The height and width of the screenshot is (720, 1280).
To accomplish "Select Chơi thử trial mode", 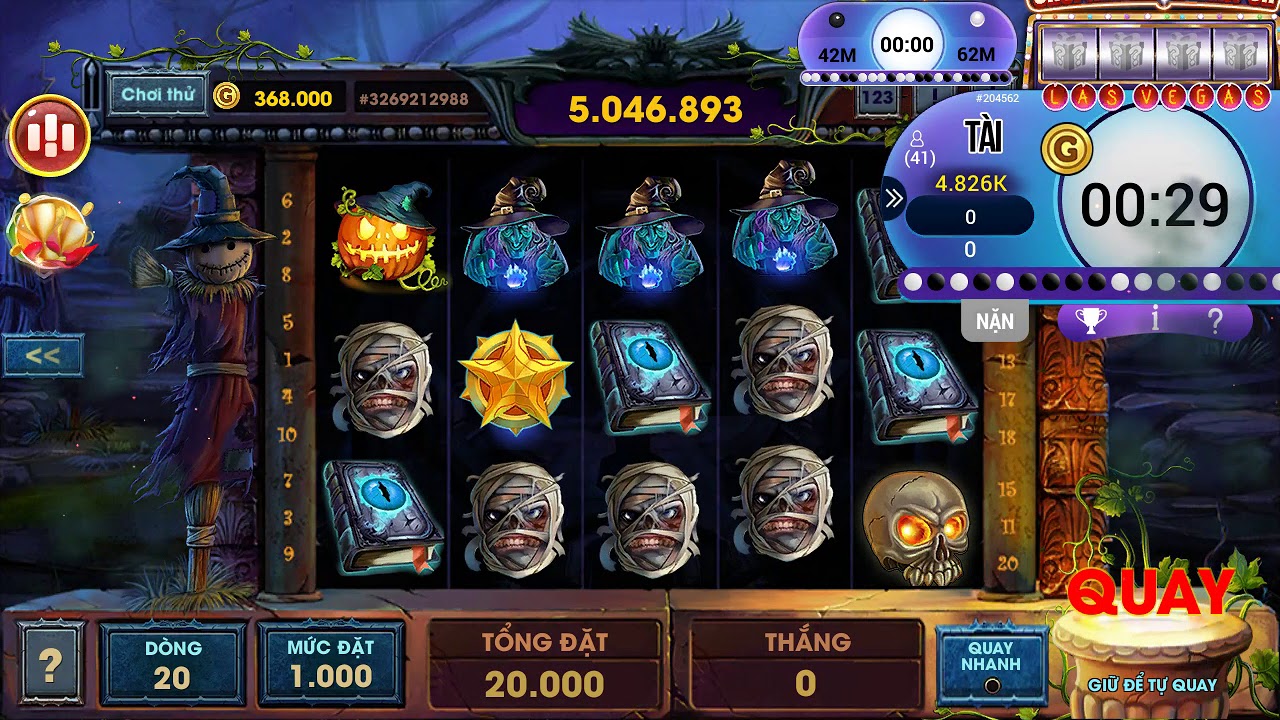I will [157, 95].
